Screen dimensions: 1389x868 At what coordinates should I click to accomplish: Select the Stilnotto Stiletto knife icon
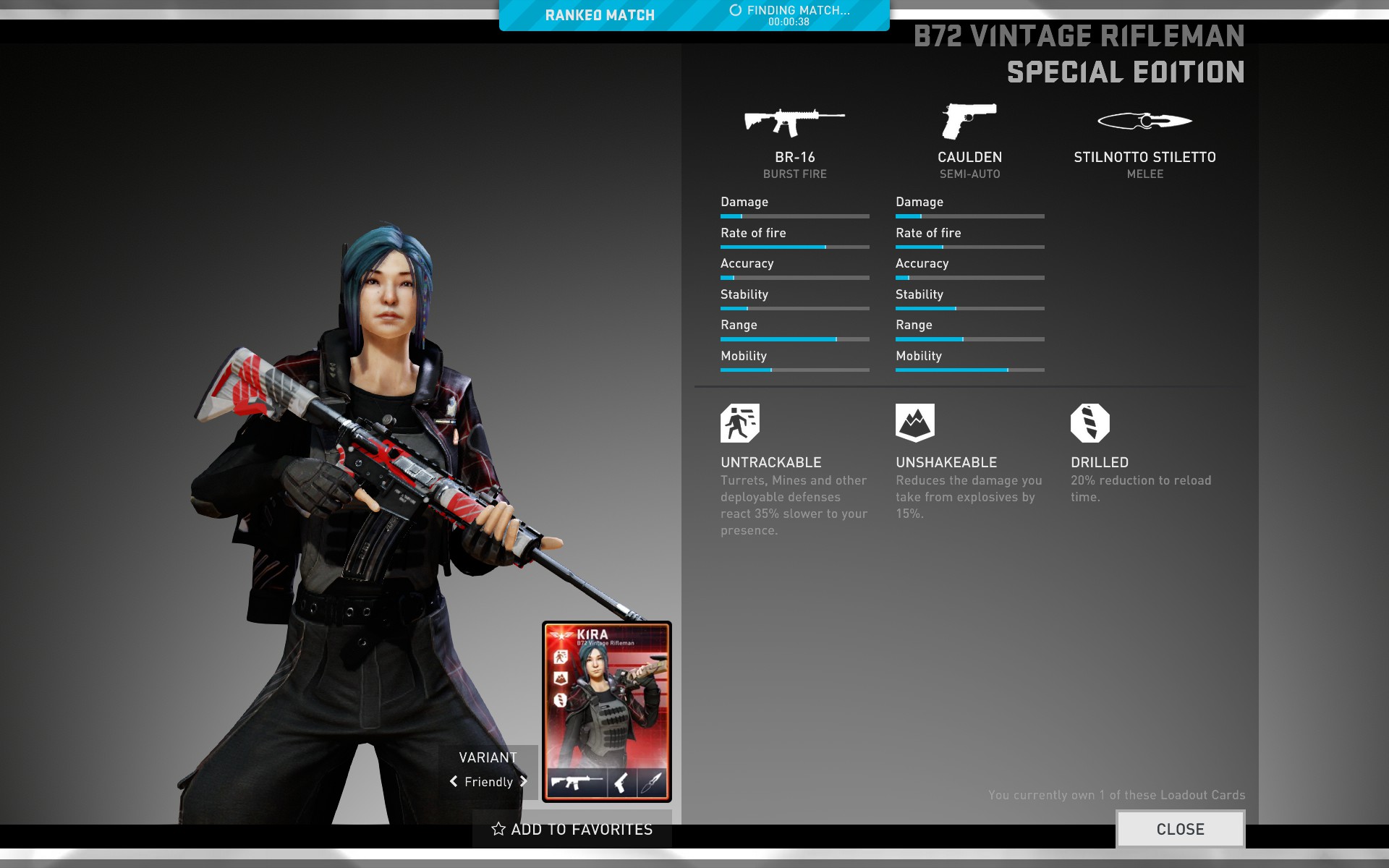click(x=1144, y=121)
